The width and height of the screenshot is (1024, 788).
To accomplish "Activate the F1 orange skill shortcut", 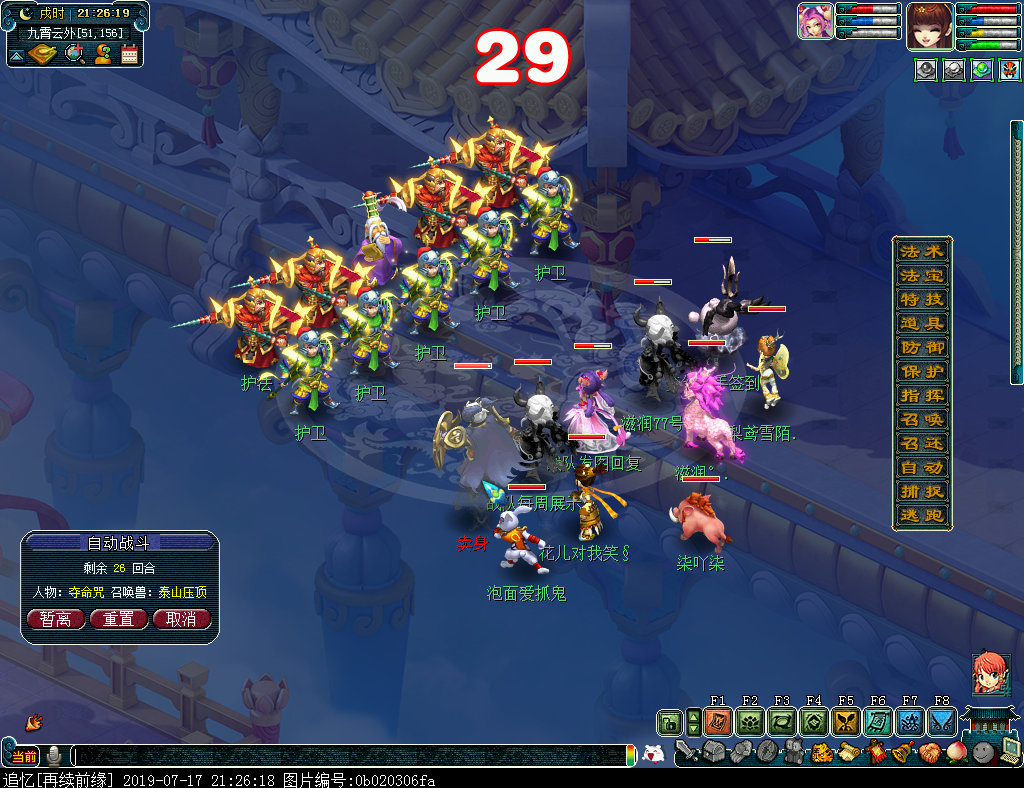I will pyautogui.click(x=717, y=721).
